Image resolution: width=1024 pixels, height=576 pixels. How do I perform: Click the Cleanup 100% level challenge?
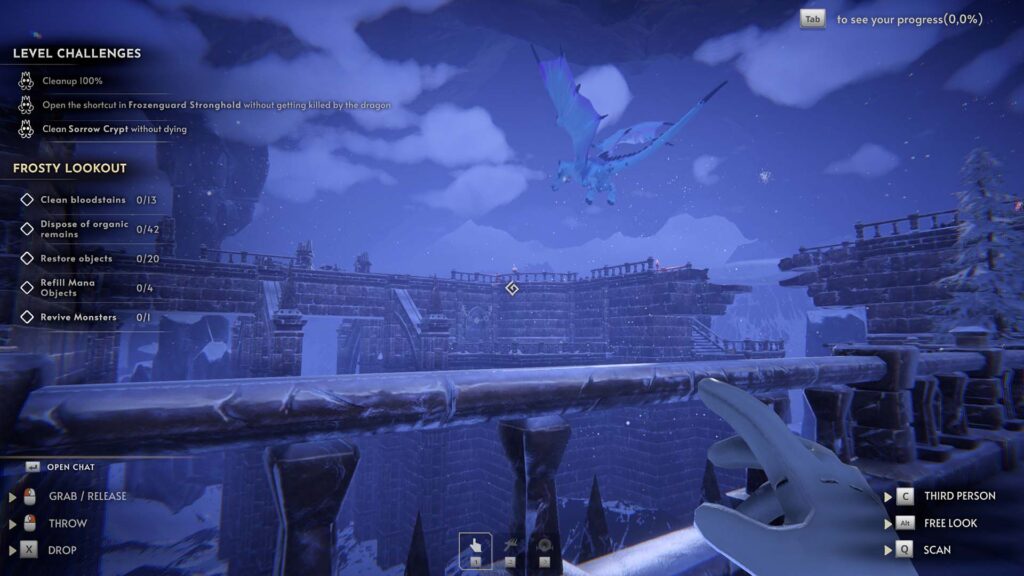(72, 81)
